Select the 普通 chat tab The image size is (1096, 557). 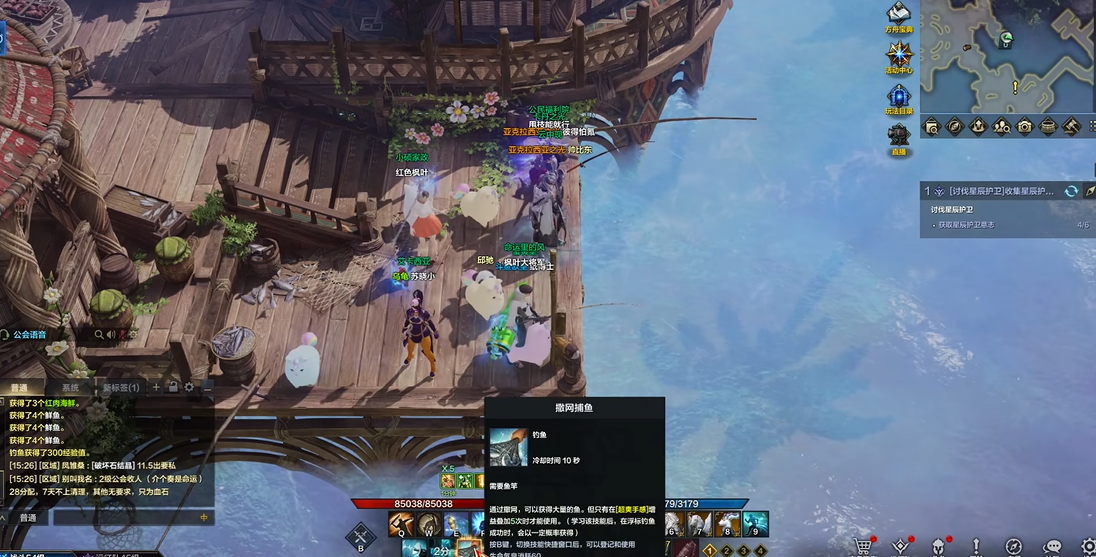[20, 387]
